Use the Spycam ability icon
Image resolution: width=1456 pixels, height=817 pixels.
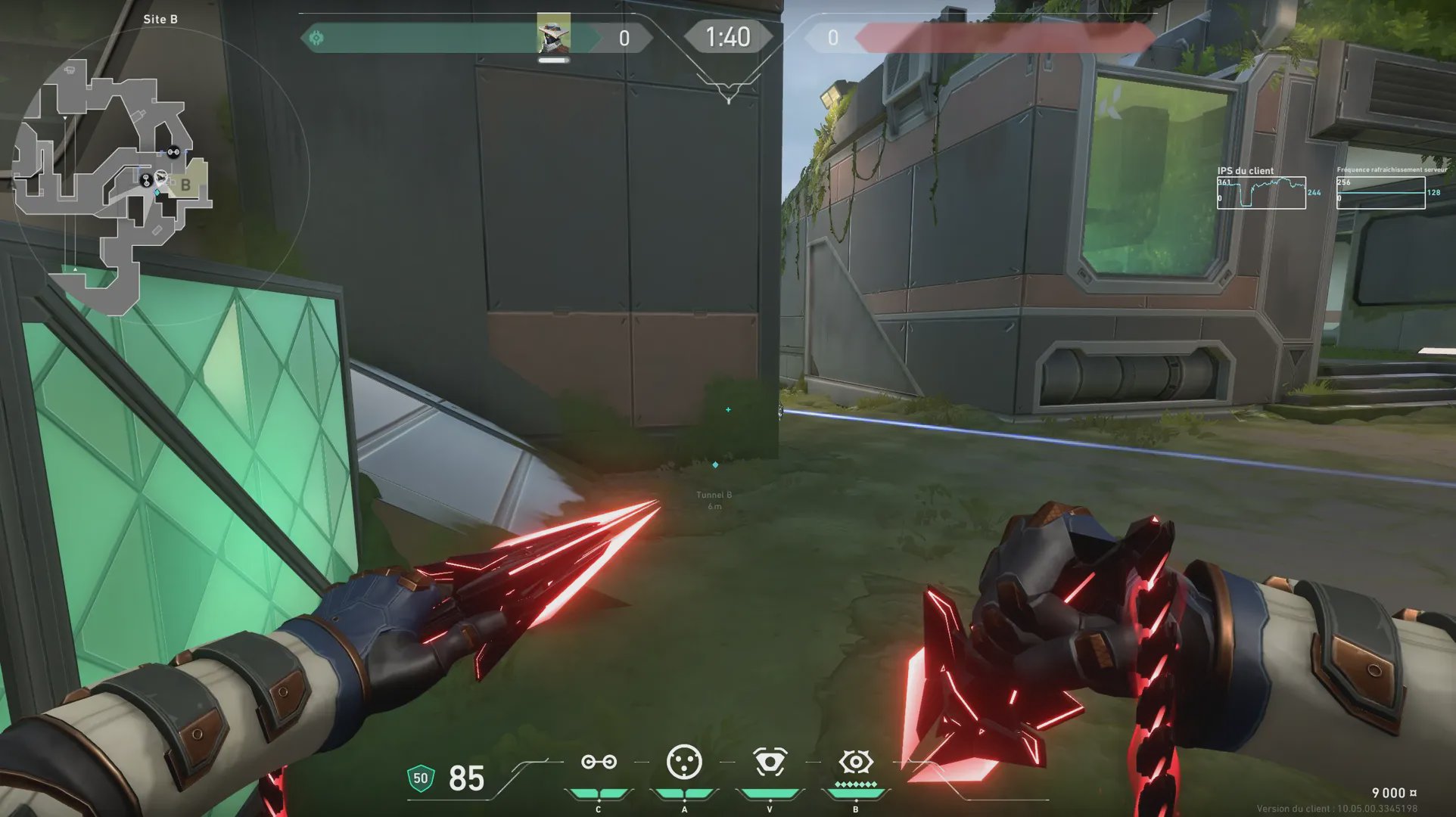[770, 762]
